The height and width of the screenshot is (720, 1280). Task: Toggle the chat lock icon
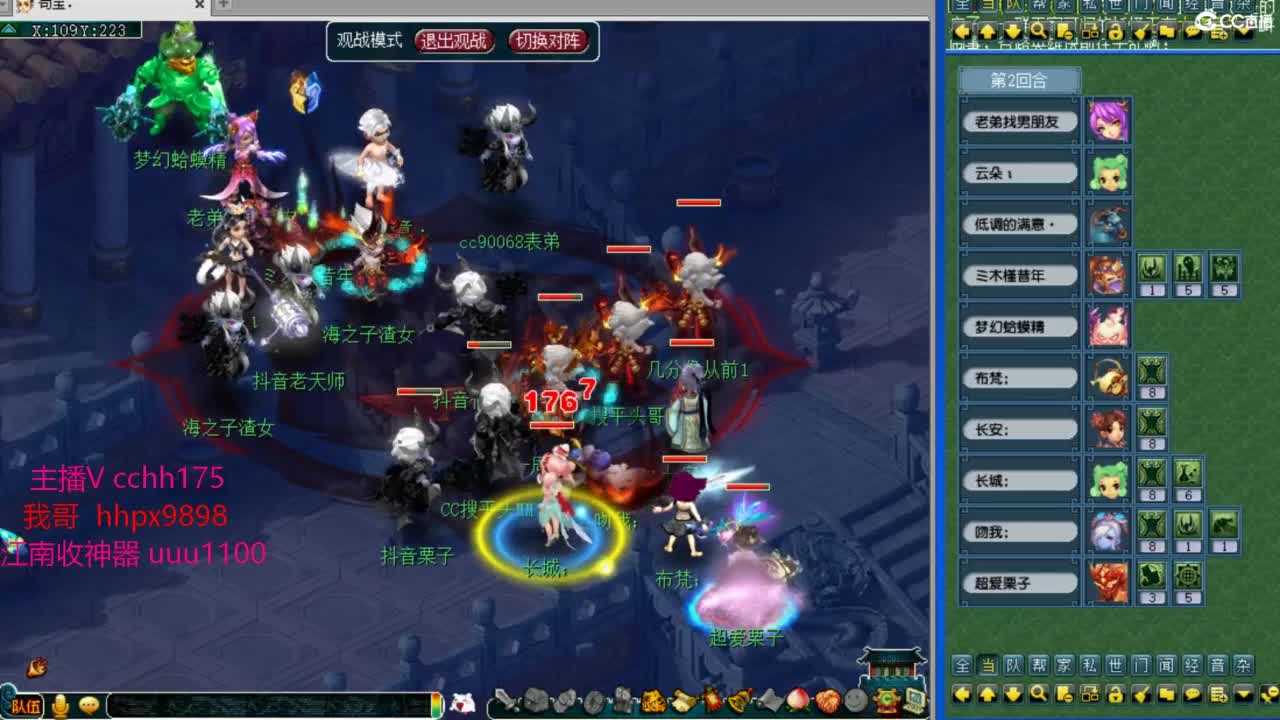[x=1115, y=693]
